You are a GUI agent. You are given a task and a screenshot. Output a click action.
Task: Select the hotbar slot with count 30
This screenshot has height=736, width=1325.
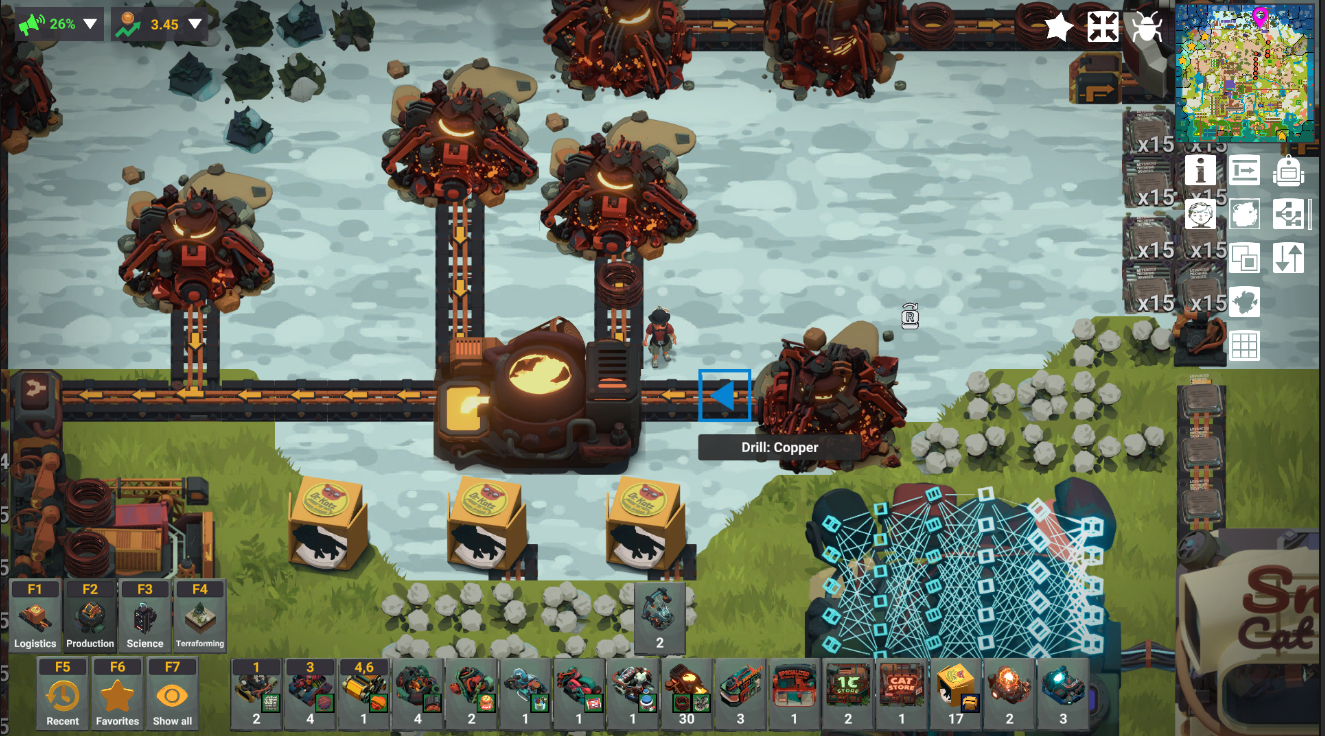point(687,694)
